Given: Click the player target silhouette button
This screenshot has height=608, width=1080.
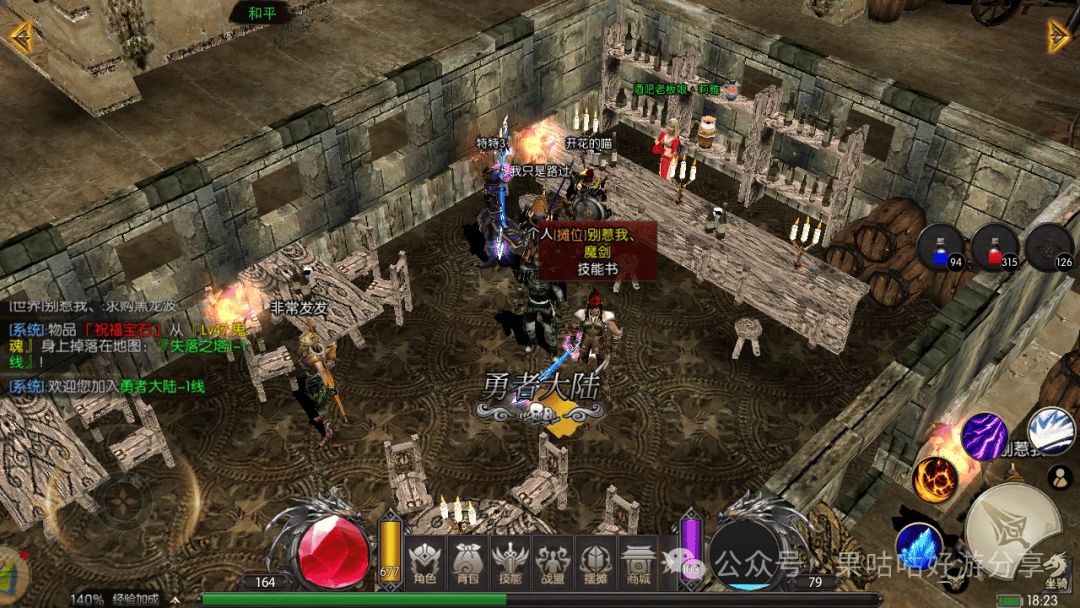Looking at the screenshot, I should 1058,477.
